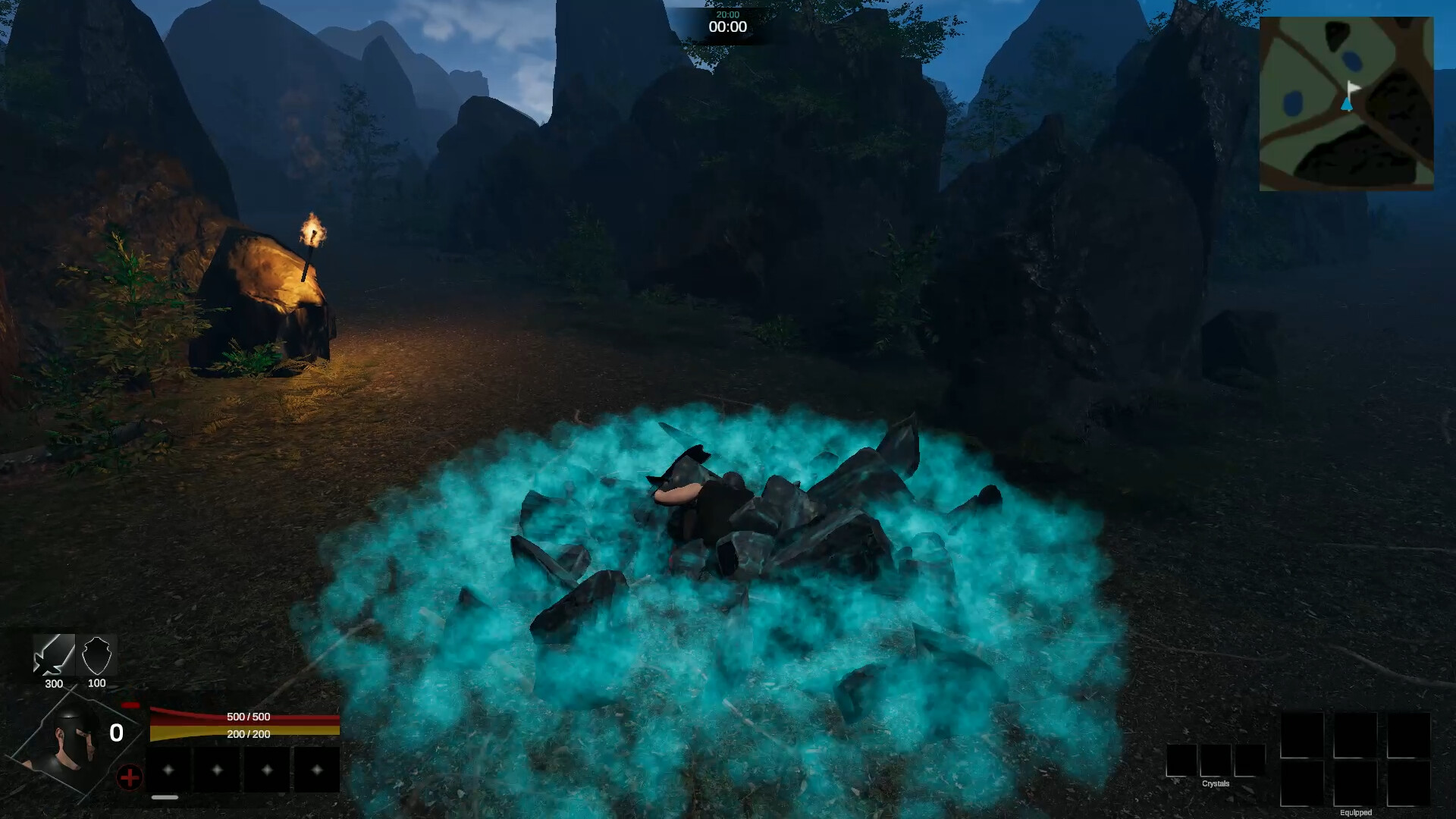The image size is (1456, 819).
Task: Click the match timer showing 00:00
Action: coord(728,25)
